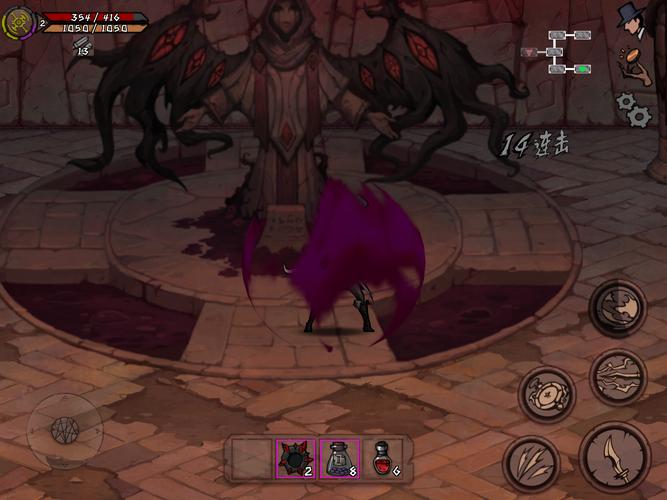Activate the swirling dash skill button

click(x=617, y=307)
